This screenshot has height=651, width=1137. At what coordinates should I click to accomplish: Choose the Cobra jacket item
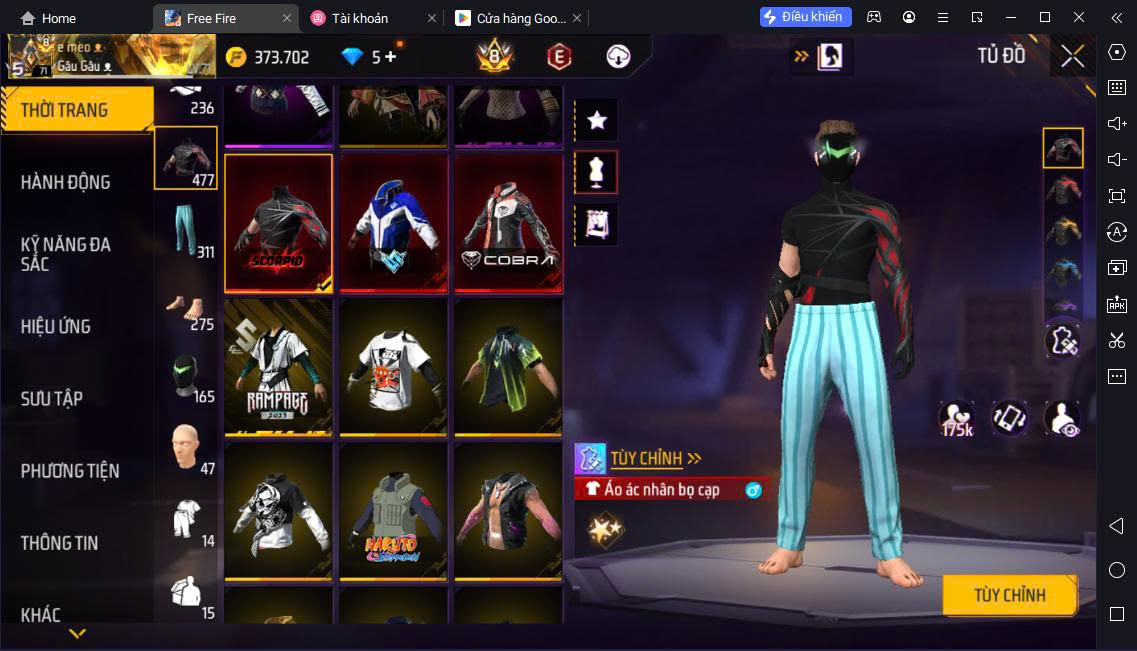coord(509,224)
